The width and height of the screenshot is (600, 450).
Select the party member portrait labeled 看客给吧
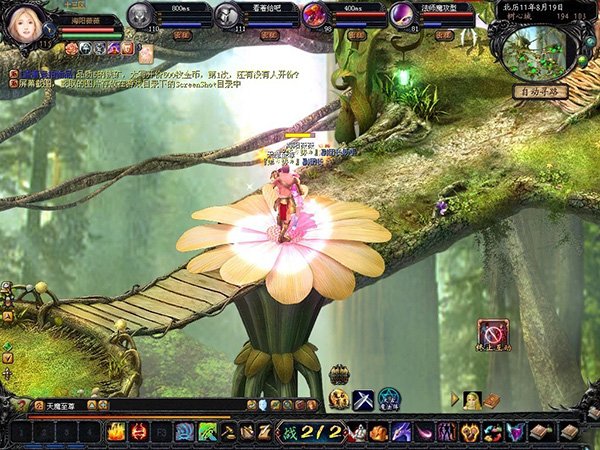click(228, 15)
